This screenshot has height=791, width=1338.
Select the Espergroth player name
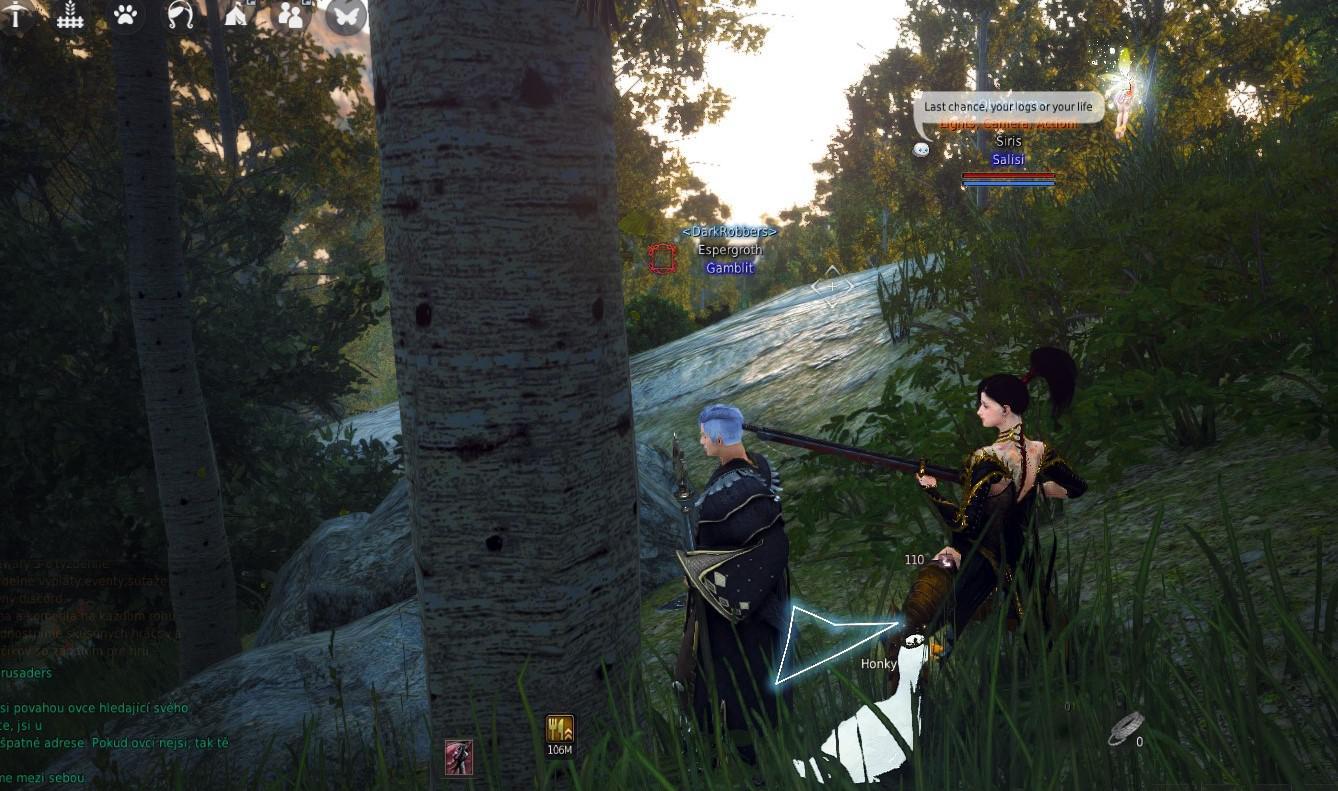(728, 250)
